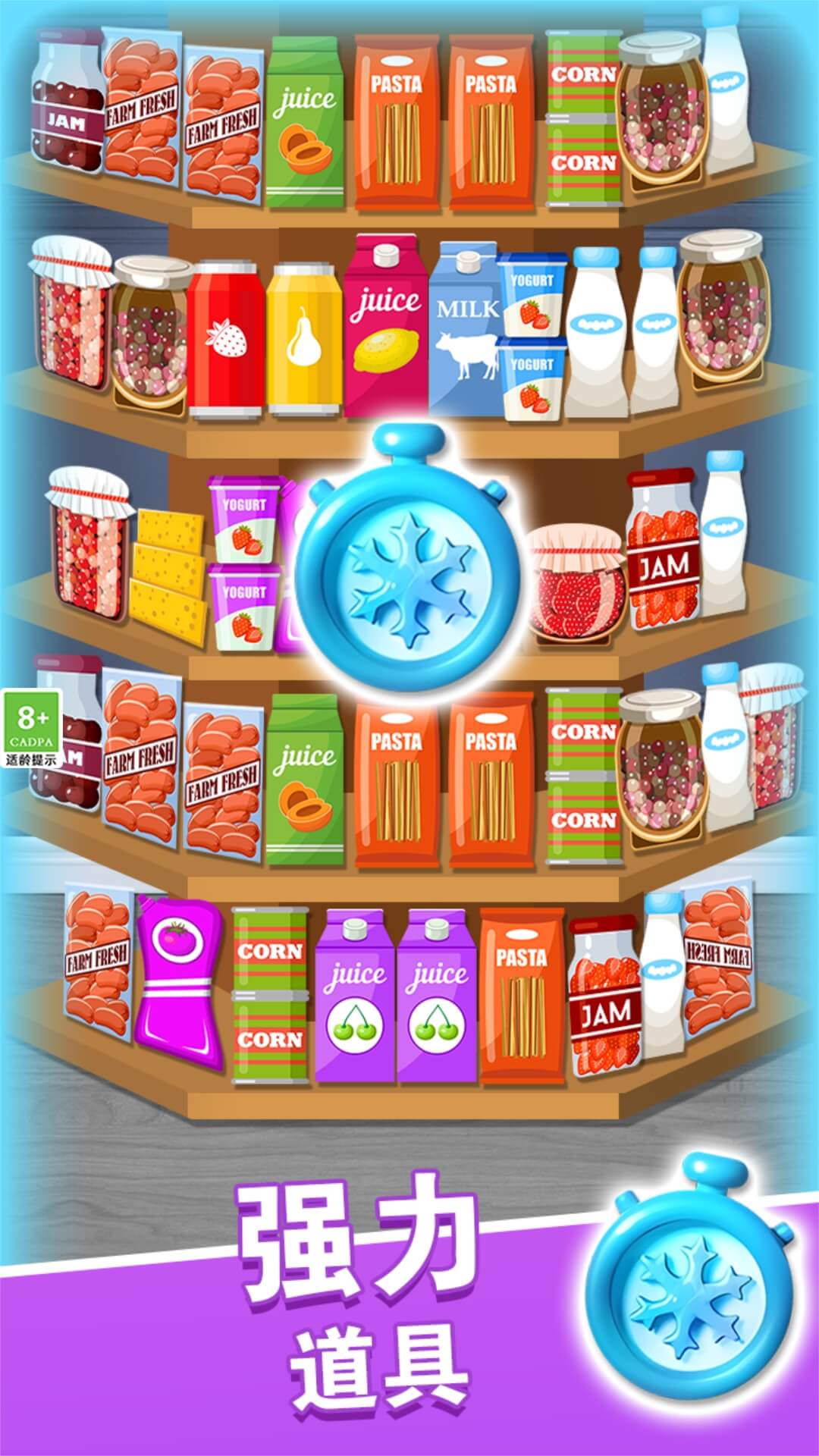This screenshot has height=1456, width=819.
Task: Select the milk carton with the cow
Action: point(464,331)
